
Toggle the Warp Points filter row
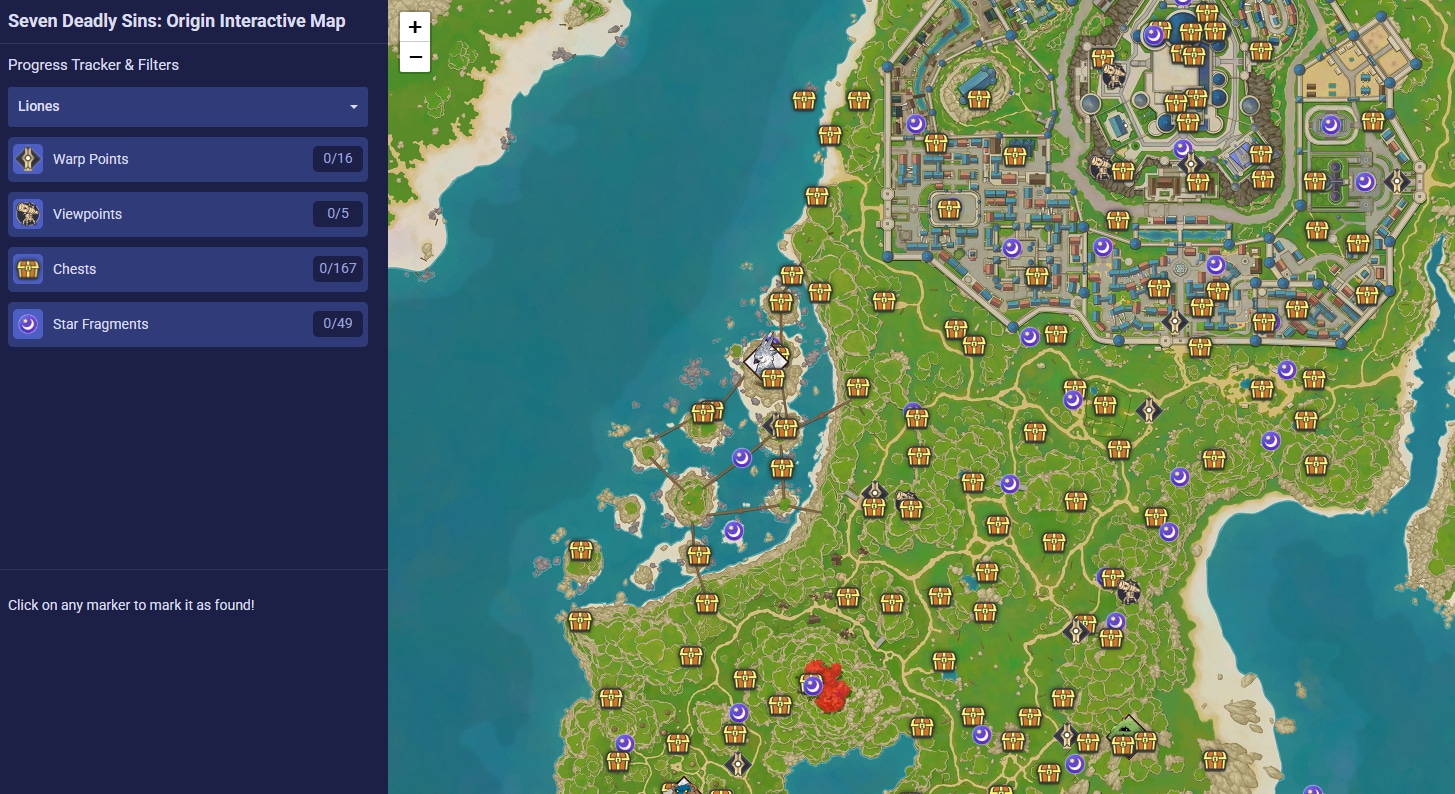pos(188,158)
